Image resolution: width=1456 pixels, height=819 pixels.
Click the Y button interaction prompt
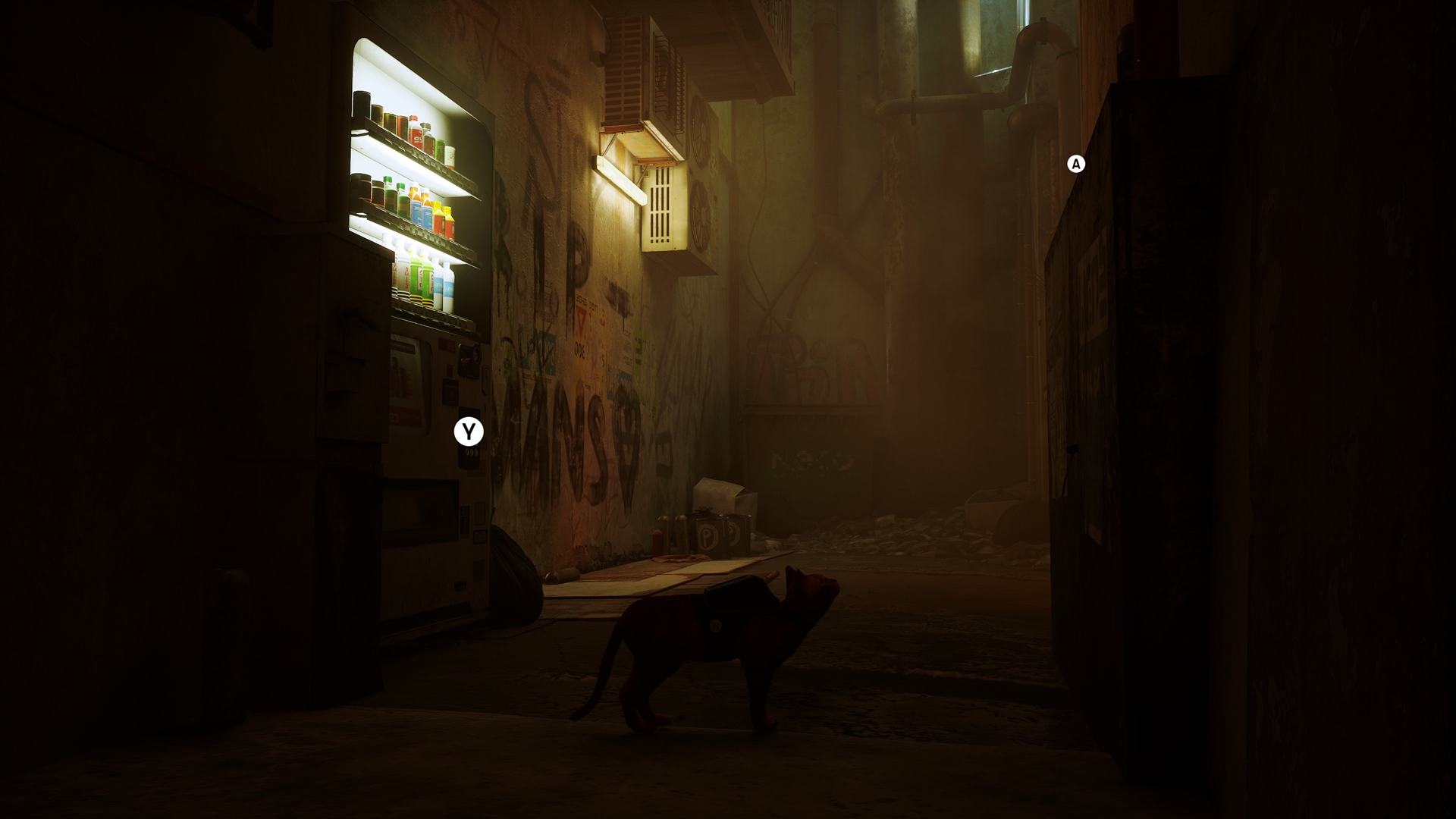[x=469, y=430]
